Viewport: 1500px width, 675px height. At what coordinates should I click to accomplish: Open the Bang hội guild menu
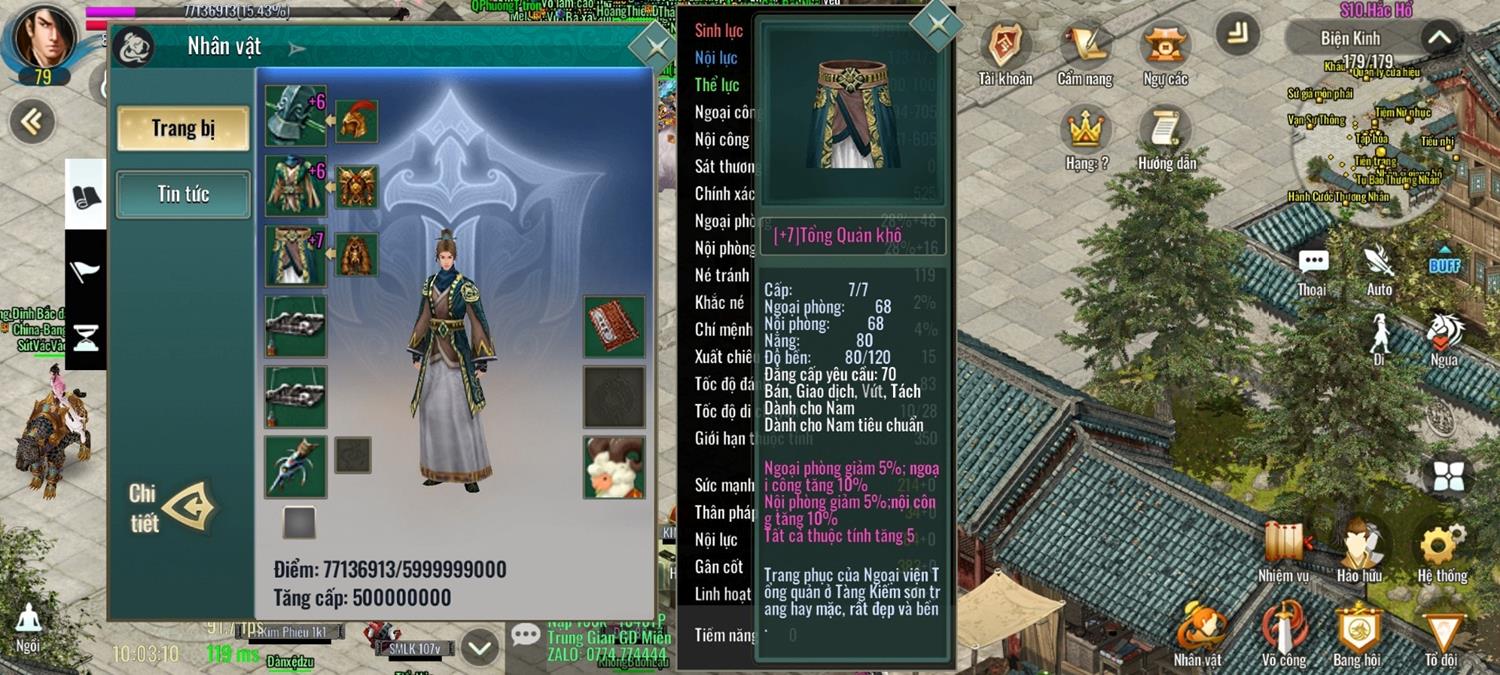point(1357,634)
